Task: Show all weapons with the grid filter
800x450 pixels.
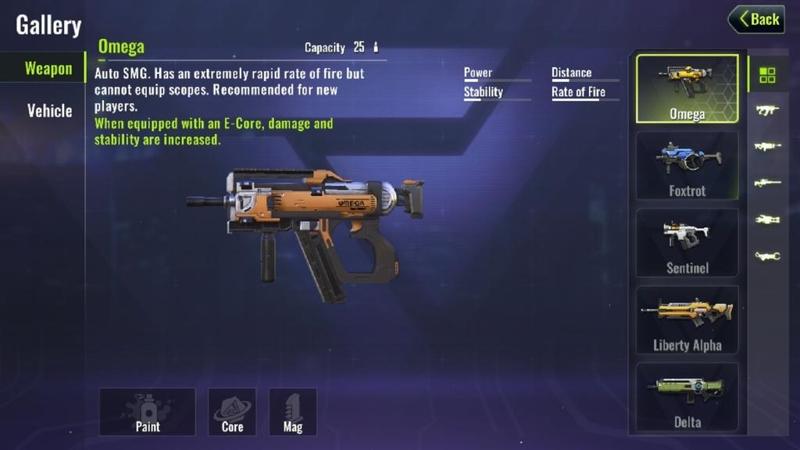Action: click(x=767, y=75)
